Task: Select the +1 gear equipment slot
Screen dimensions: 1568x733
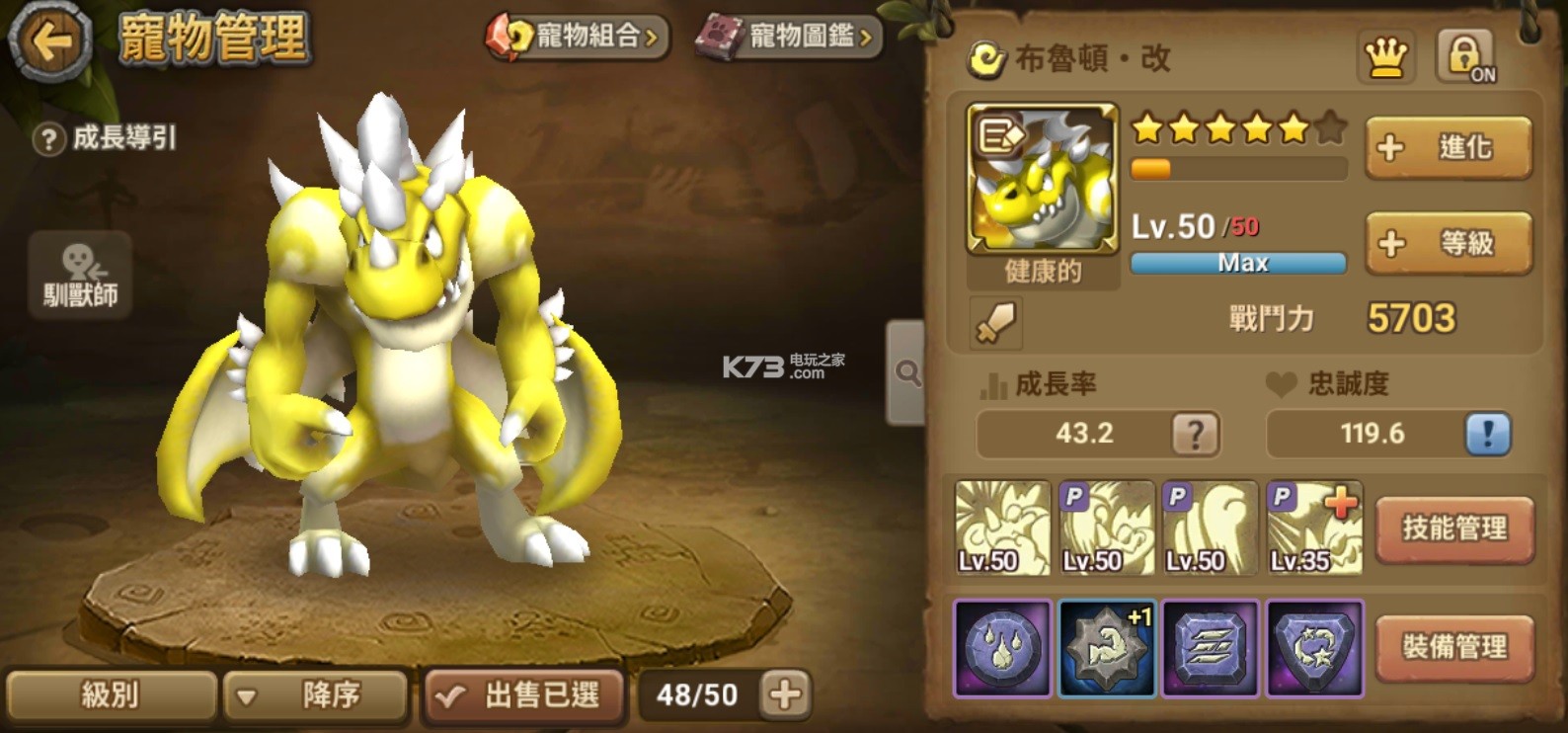Action: [1107, 648]
